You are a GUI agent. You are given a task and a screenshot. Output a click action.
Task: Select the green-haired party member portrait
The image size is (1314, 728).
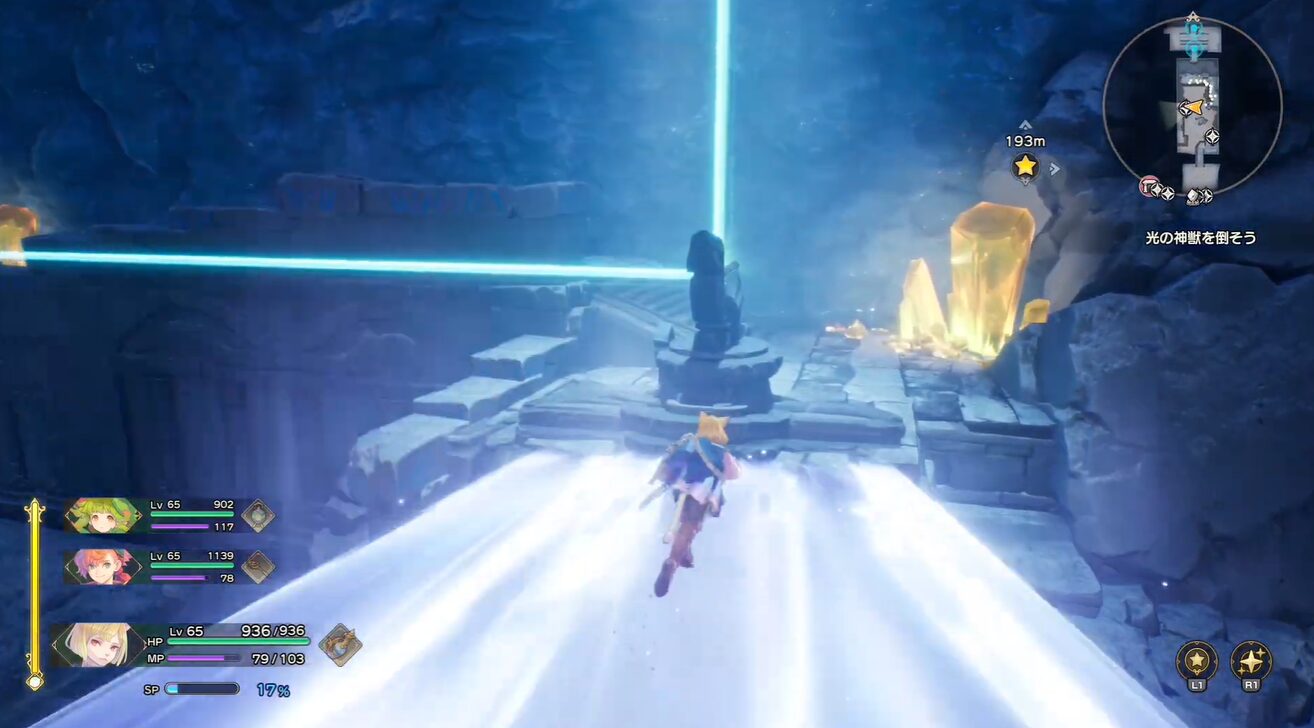pyautogui.click(x=104, y=515)
